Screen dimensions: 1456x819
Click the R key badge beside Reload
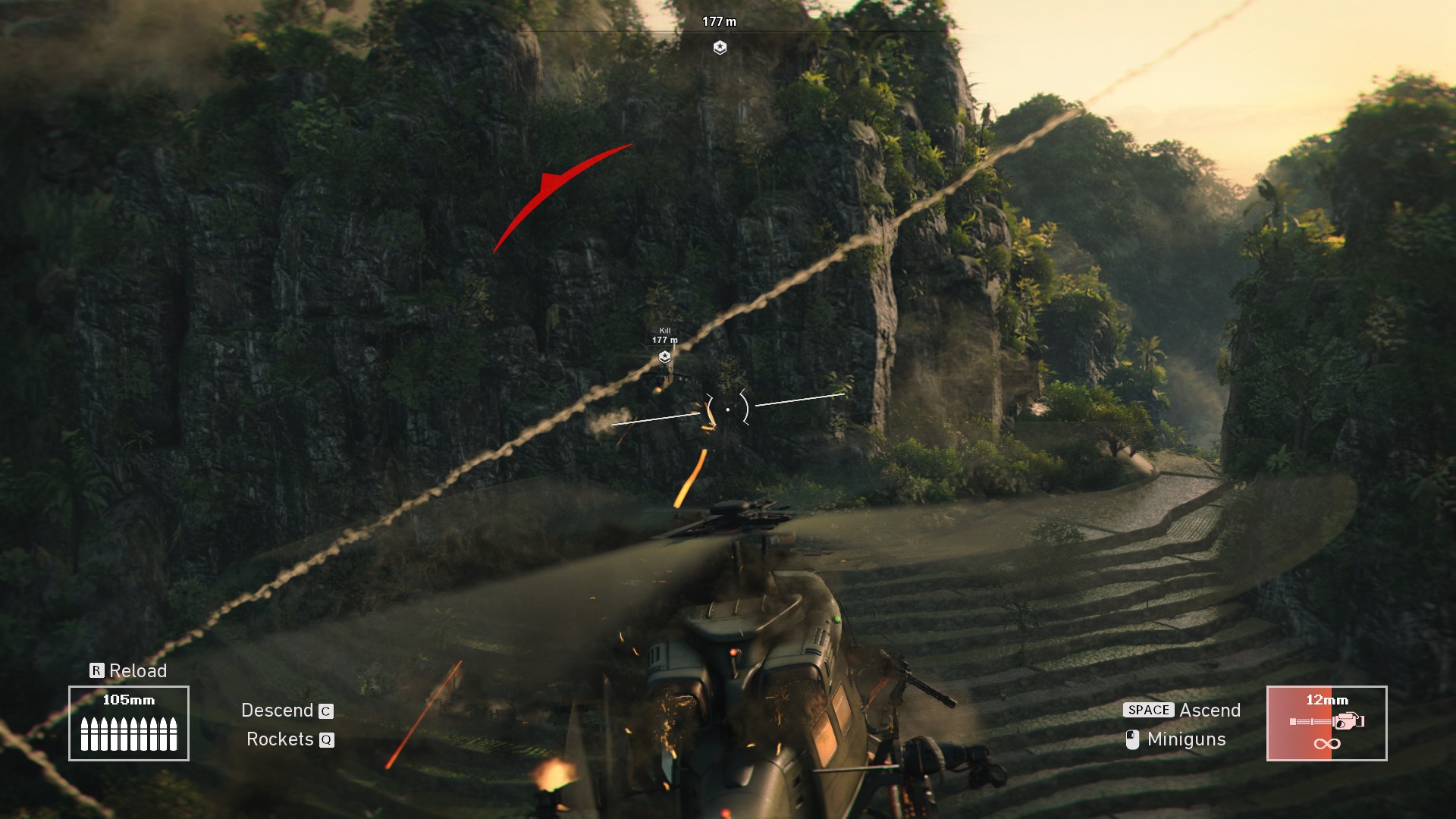(x=96, y=670)
